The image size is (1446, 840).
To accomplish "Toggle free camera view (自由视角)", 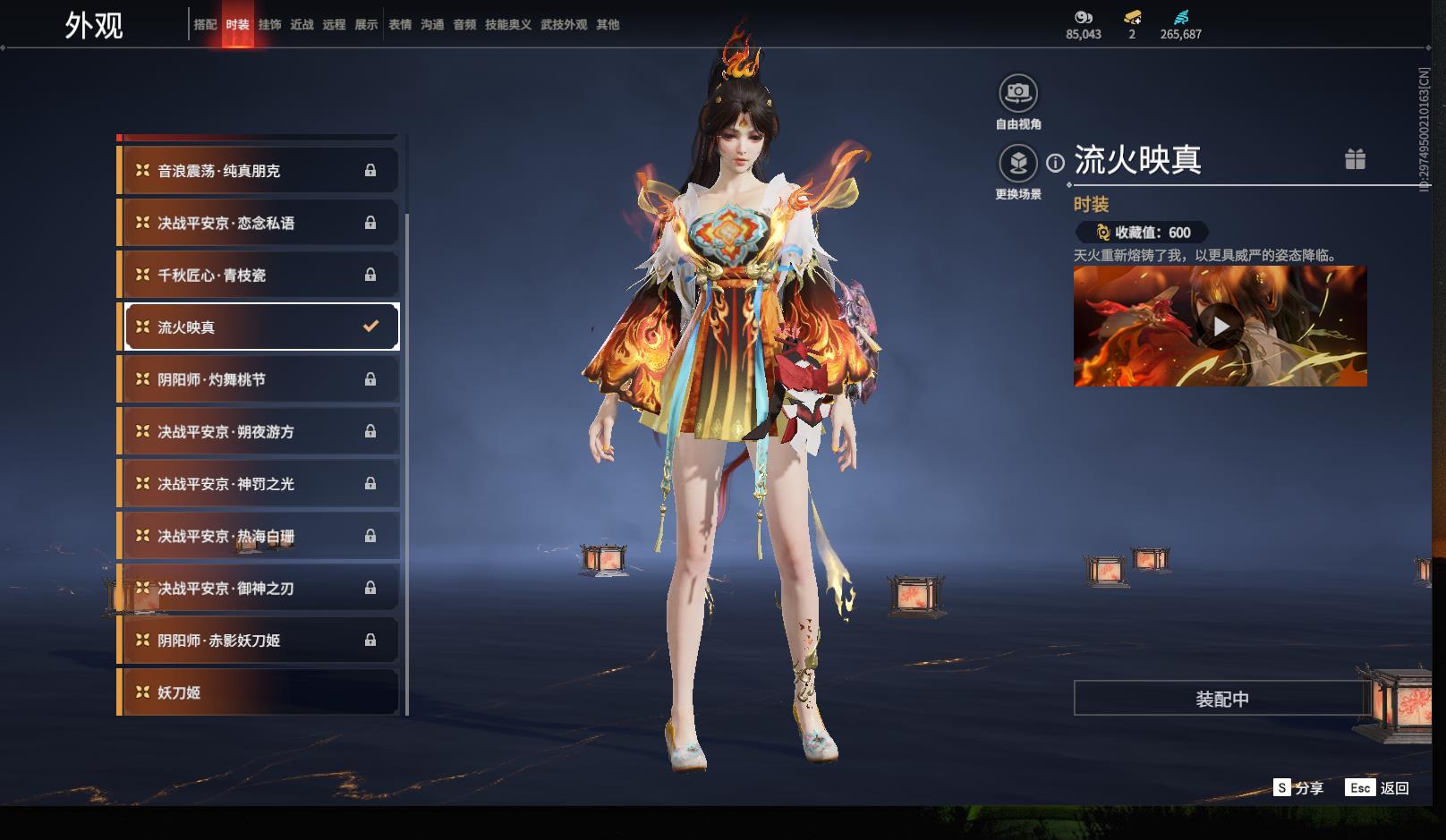I will click(x=1018, y=93).
